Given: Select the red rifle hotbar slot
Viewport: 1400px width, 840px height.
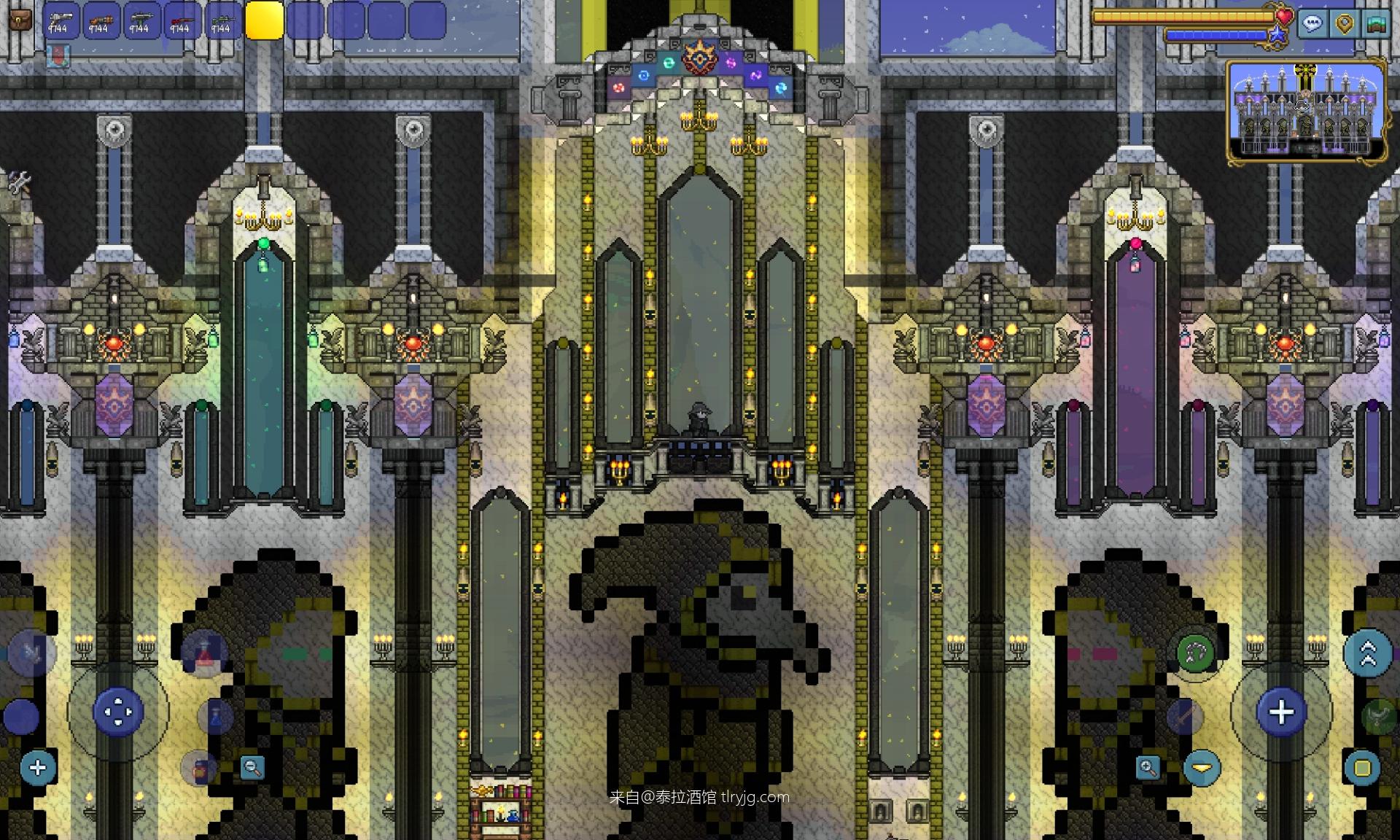Looking at the screenshot, I should 182,20.
